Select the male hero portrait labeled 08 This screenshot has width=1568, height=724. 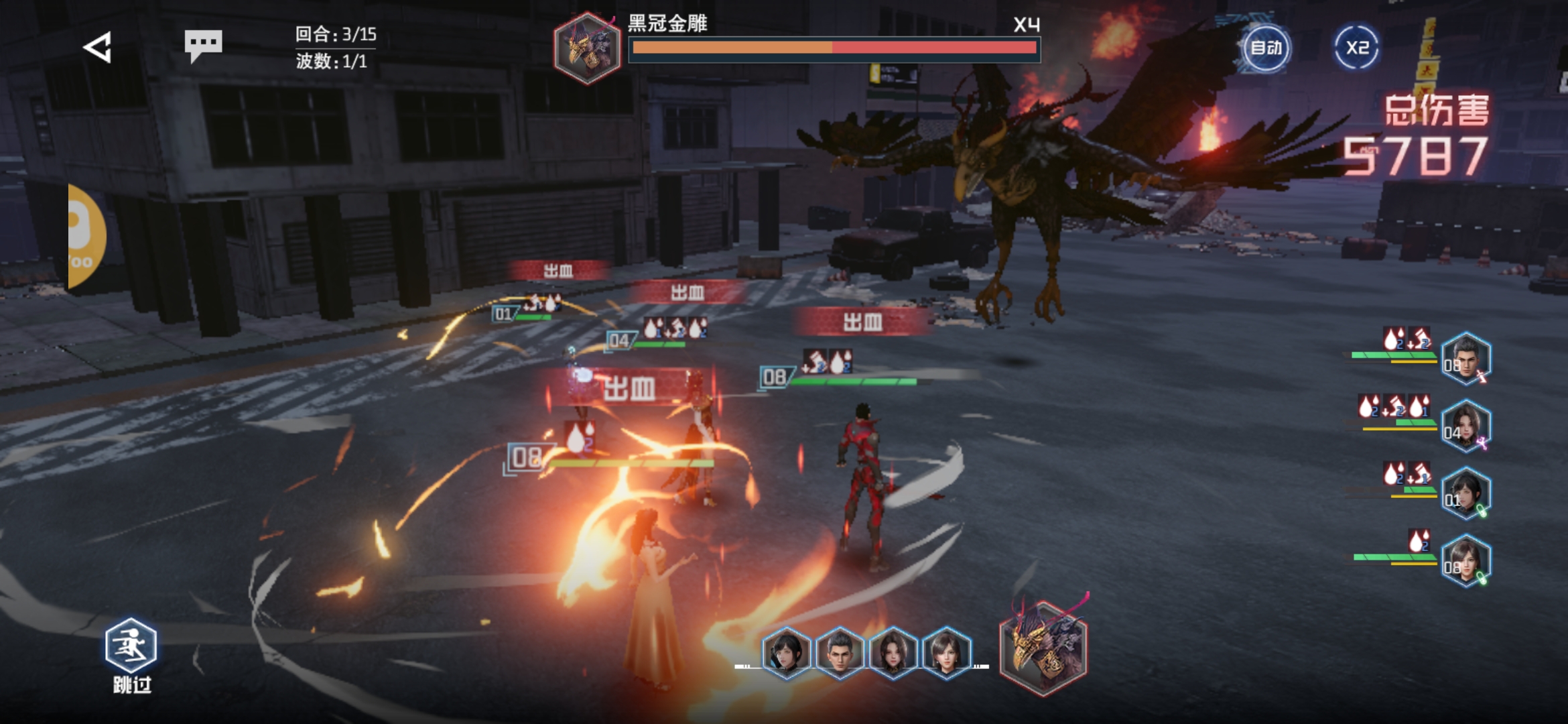tap(1466, 359)
